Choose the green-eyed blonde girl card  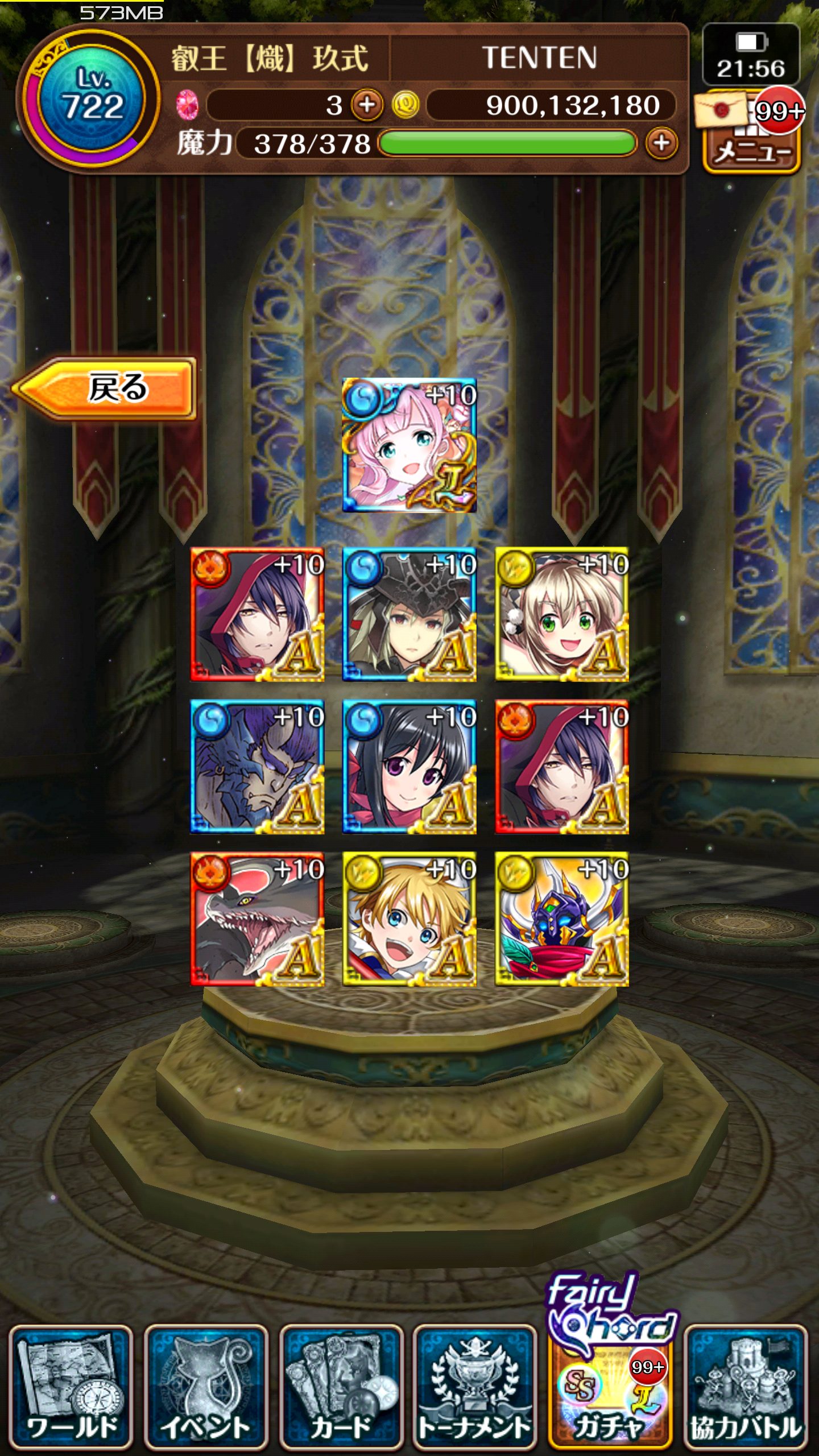(562, 614)
